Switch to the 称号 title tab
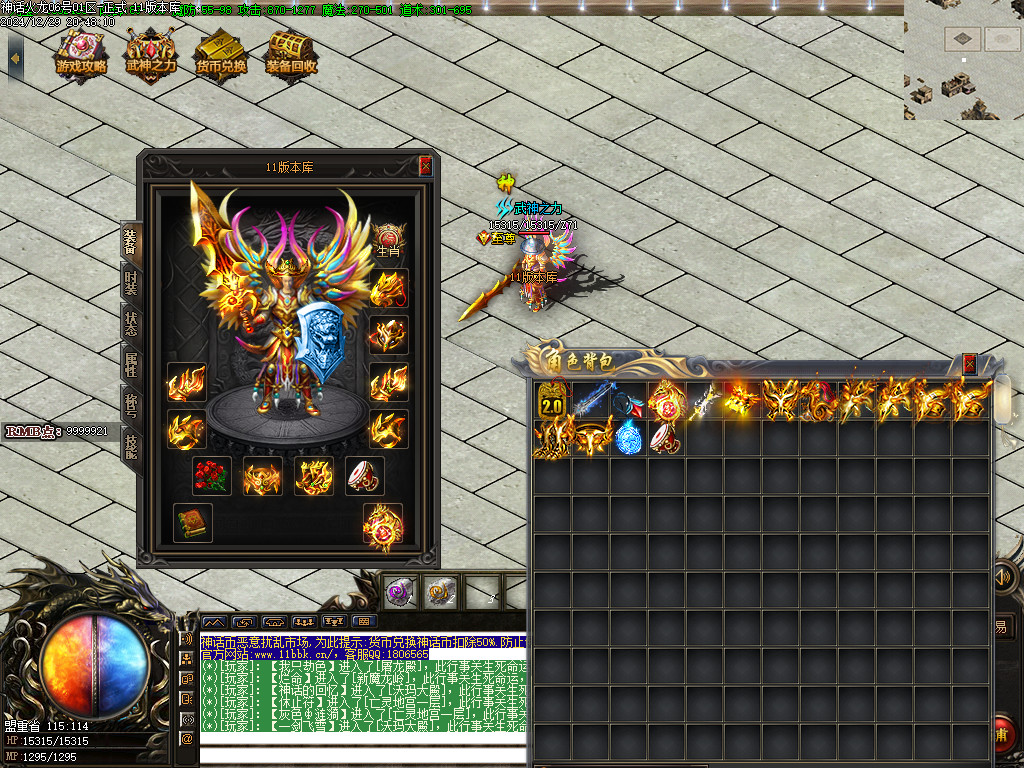Image resolution: width=1024 pixels, height=768 pixels. [x=131, y=404]
